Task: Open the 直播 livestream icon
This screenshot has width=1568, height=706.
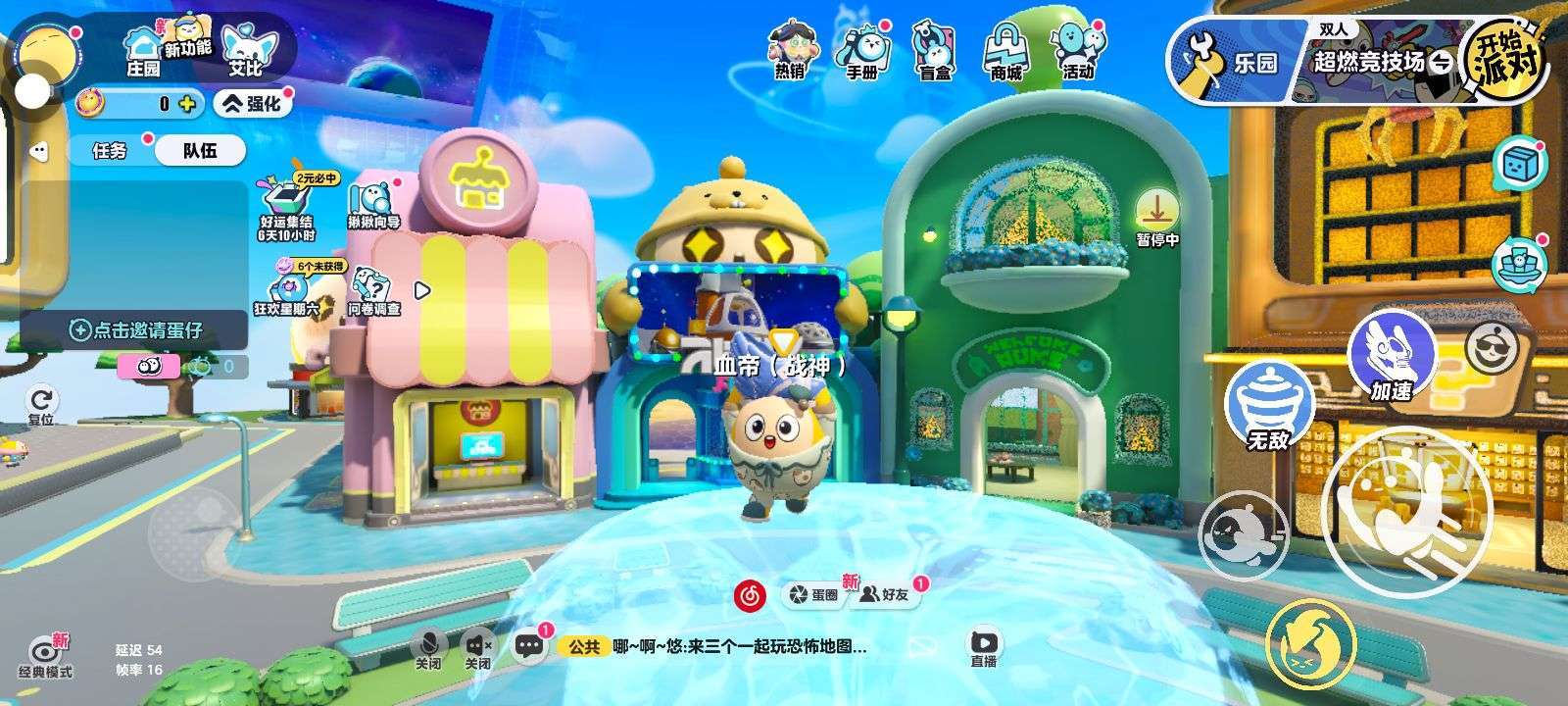Action: (x=984, y=648)
